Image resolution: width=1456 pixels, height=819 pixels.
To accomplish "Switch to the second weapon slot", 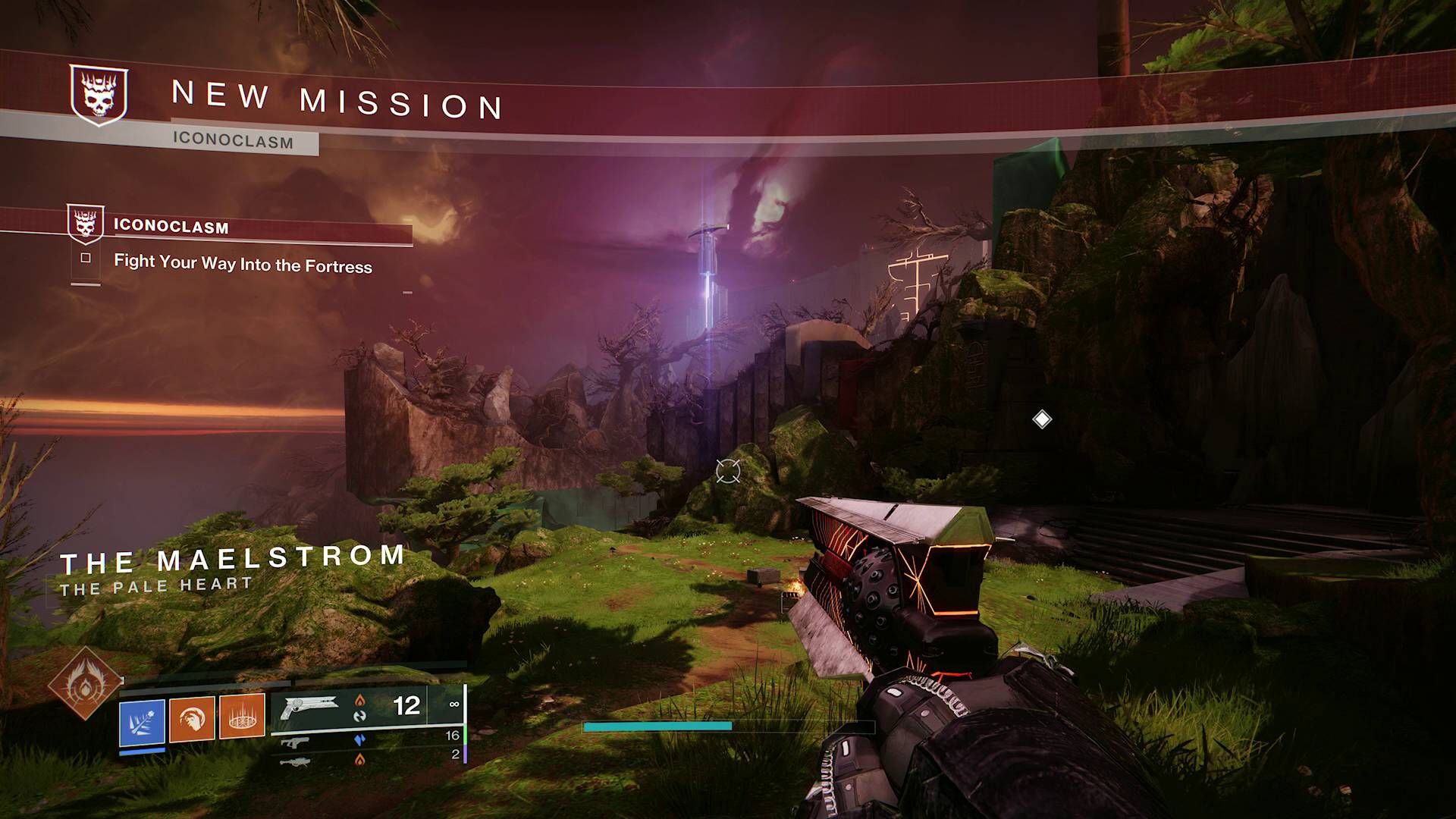I will [x=295, y=741].
